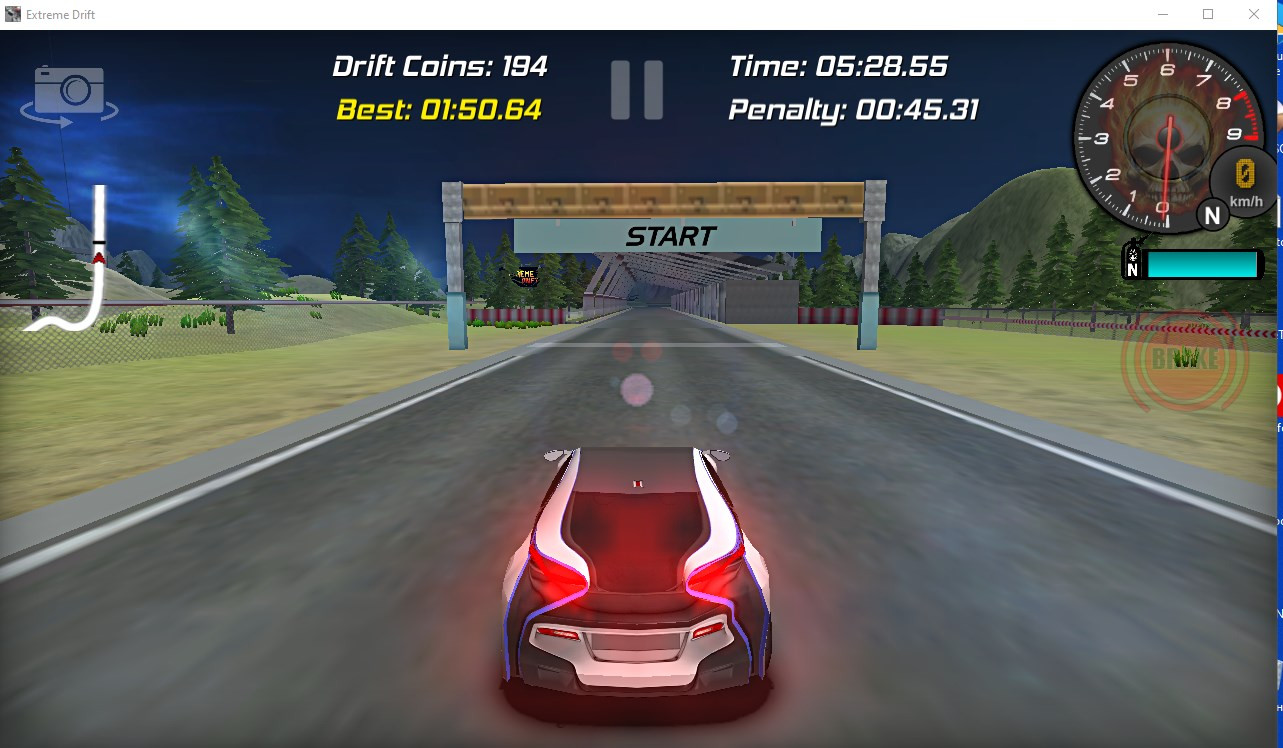This screenshot has width=1283, height=748.
Task: Activate the nitro boost canister
Action: coord(1133,264)
